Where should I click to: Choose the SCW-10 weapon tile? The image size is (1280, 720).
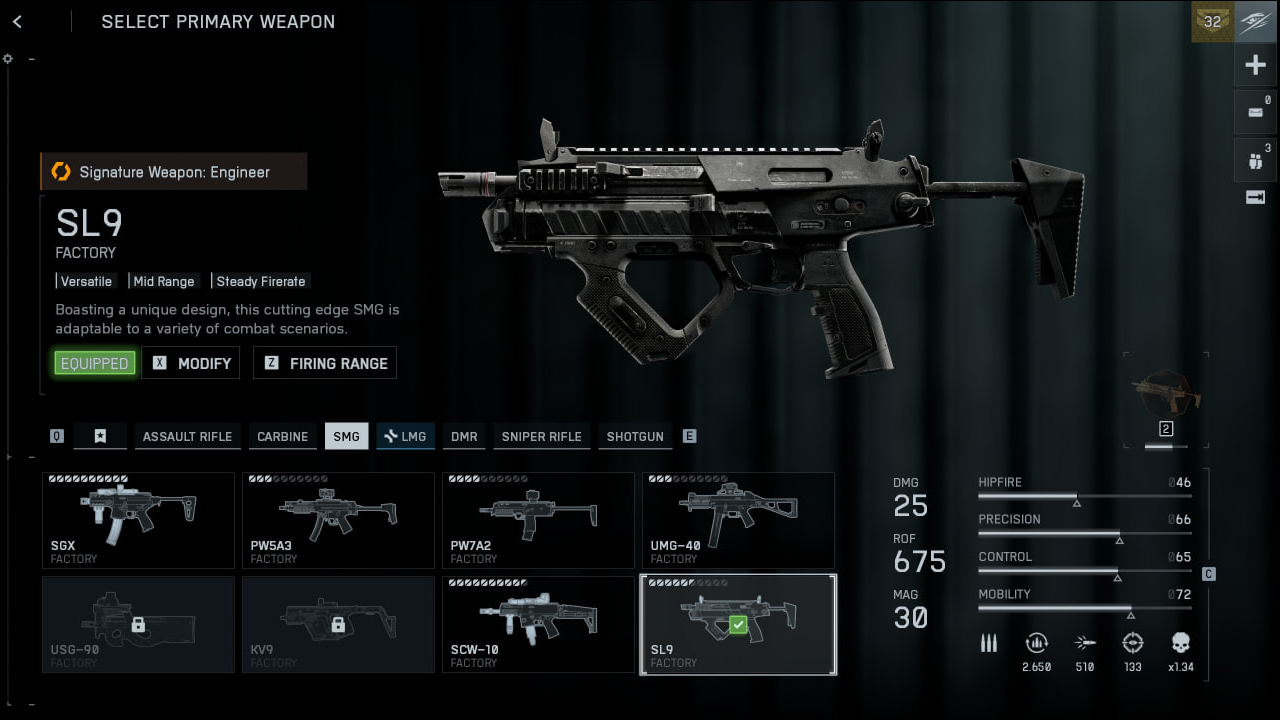pos(538,624)
